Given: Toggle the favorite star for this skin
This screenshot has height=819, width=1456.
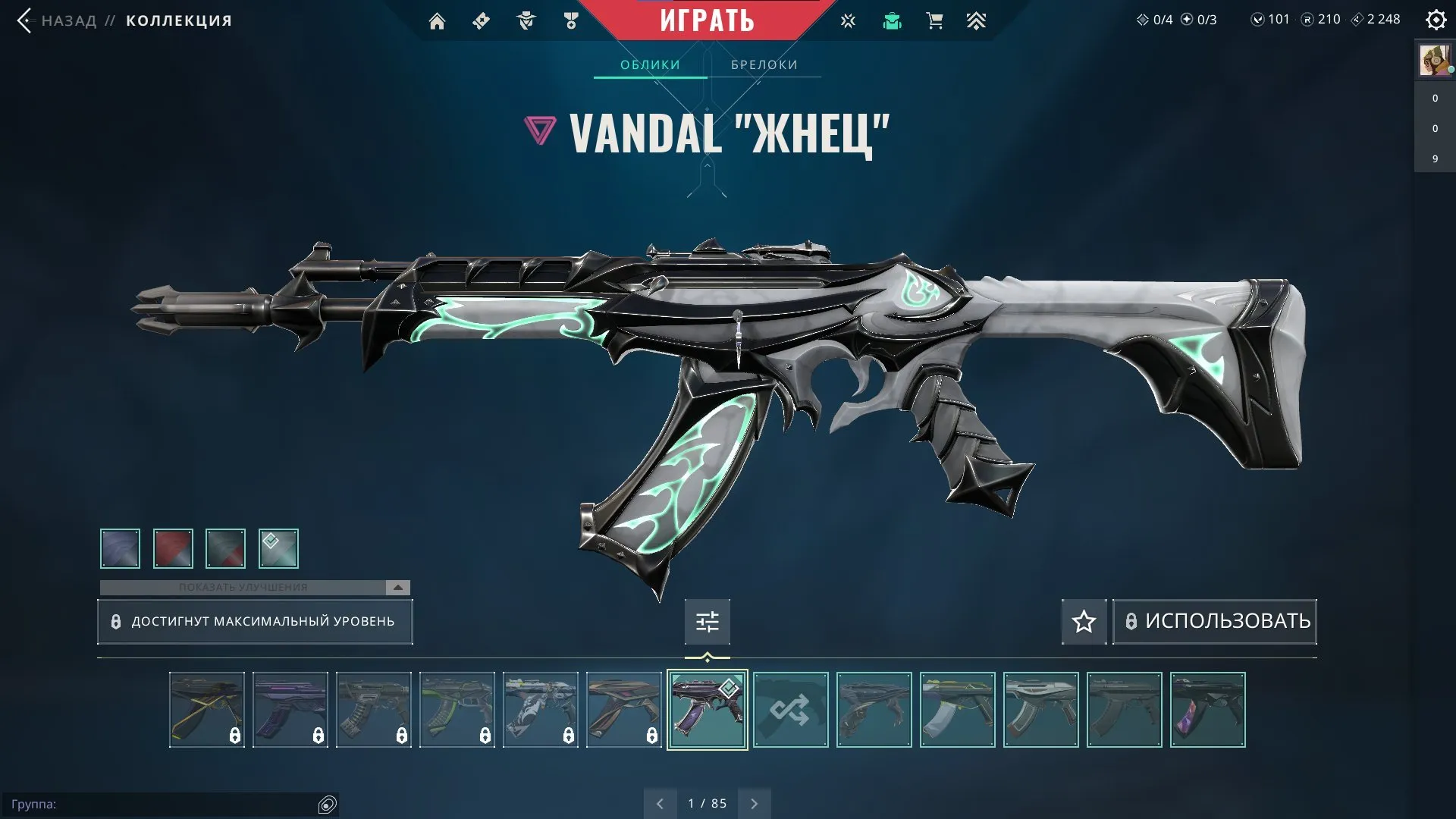Looking at the screenshot, I should (1083, 622).
